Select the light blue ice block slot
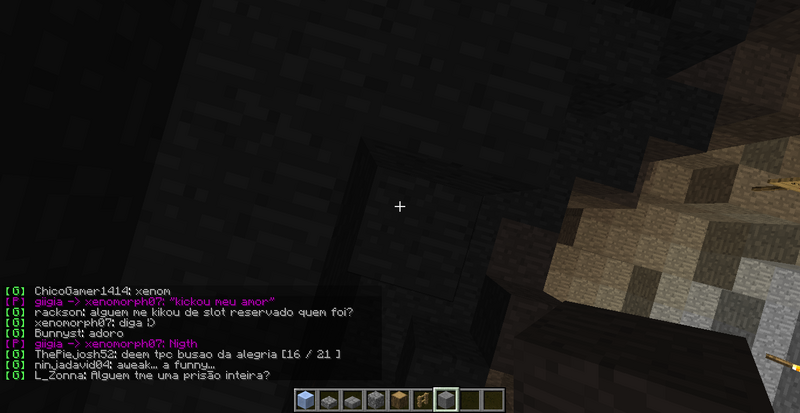The image size is (800, 413). (x=306, y=400)
